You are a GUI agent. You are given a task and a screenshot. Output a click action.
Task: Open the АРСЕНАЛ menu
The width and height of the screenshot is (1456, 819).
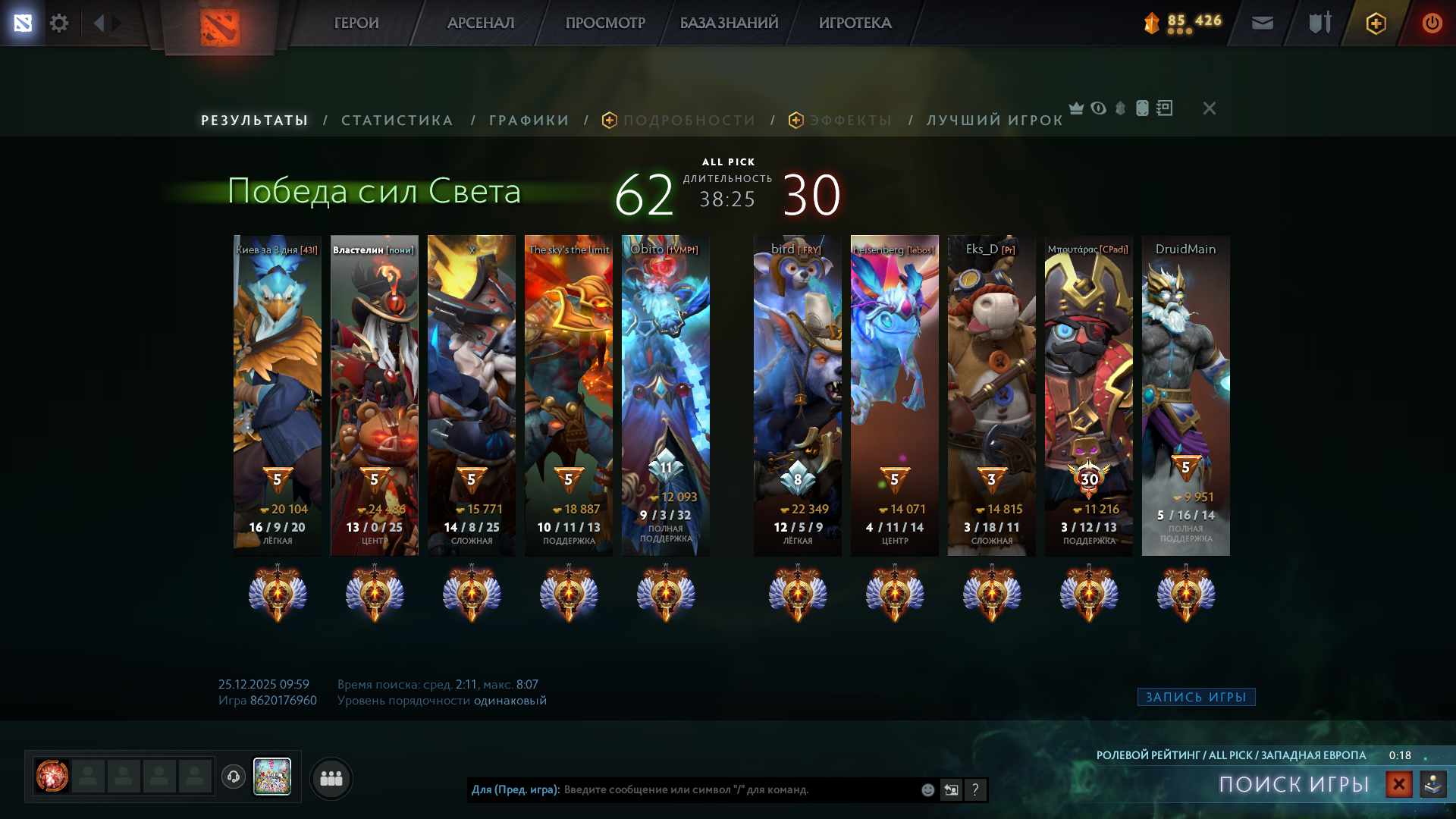click(481, 23)
